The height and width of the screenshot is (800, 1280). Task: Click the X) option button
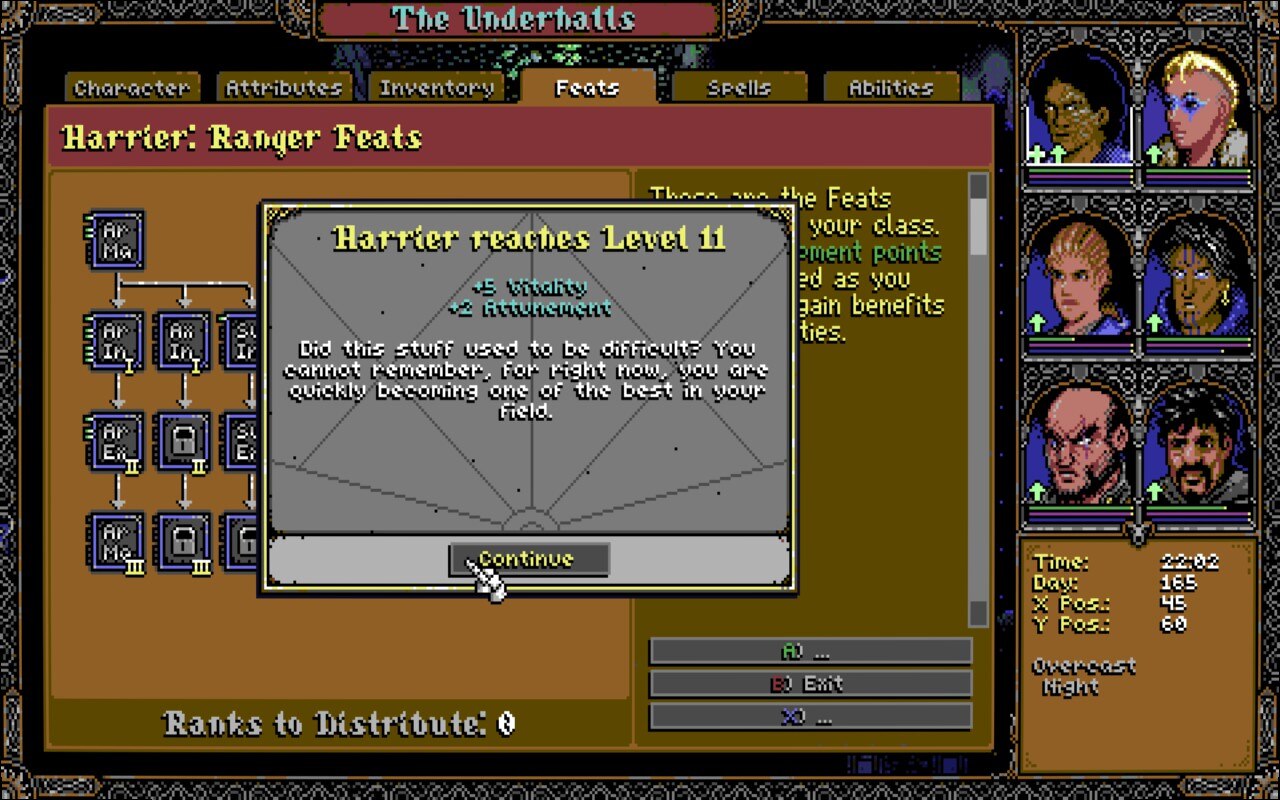pyautogui.click(x=812, y=717)
